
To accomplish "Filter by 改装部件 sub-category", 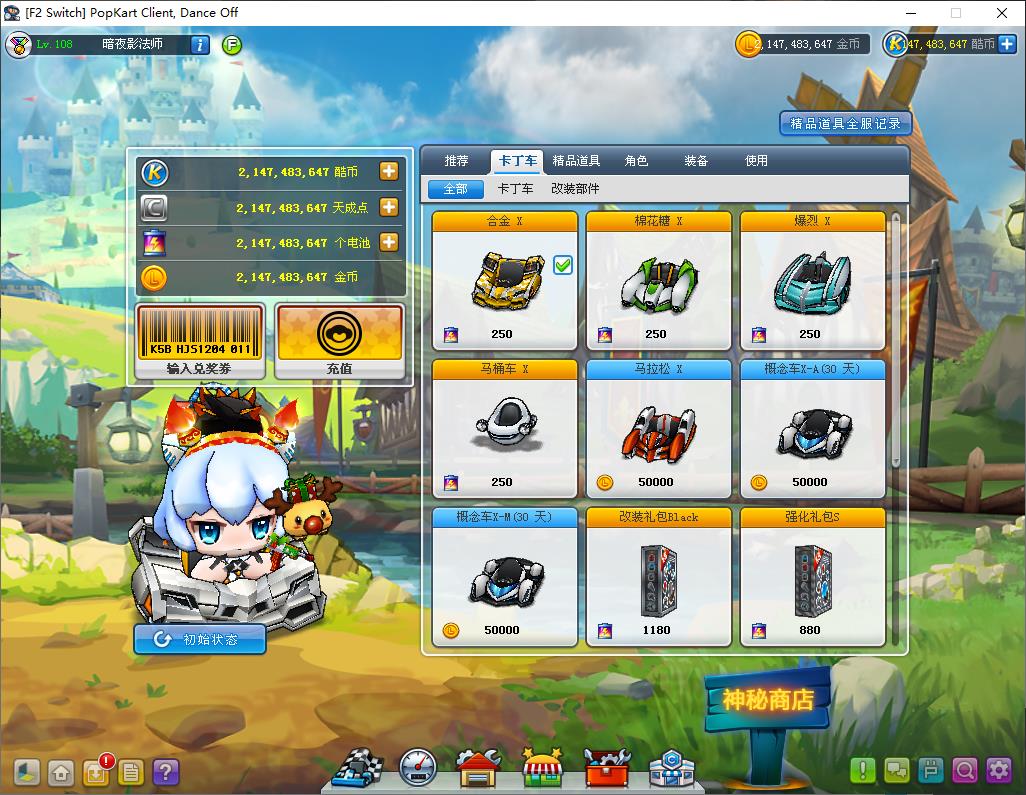I will tap(575, 189).
